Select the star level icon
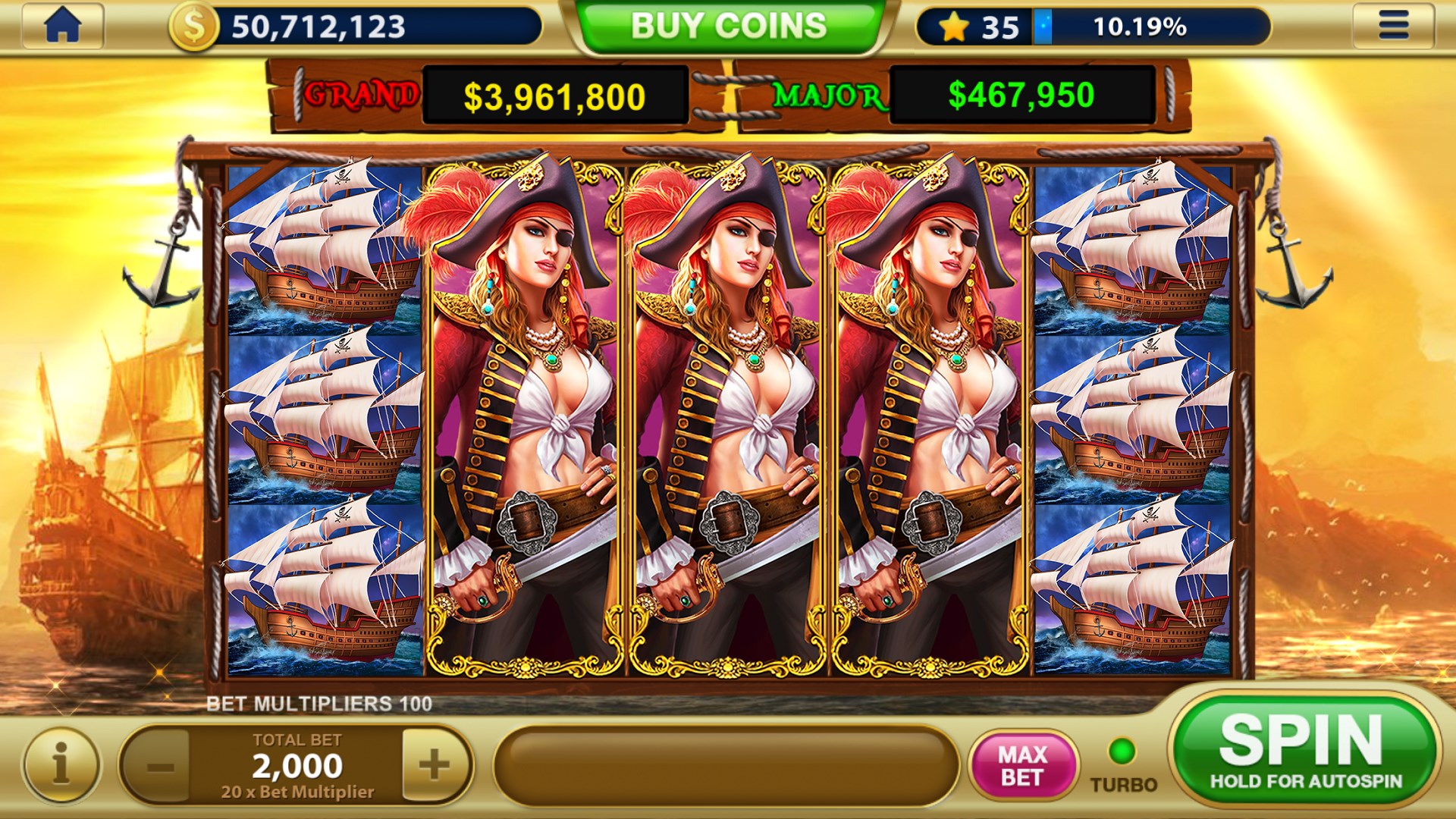The image size is (1456, 819). [954, 27]
